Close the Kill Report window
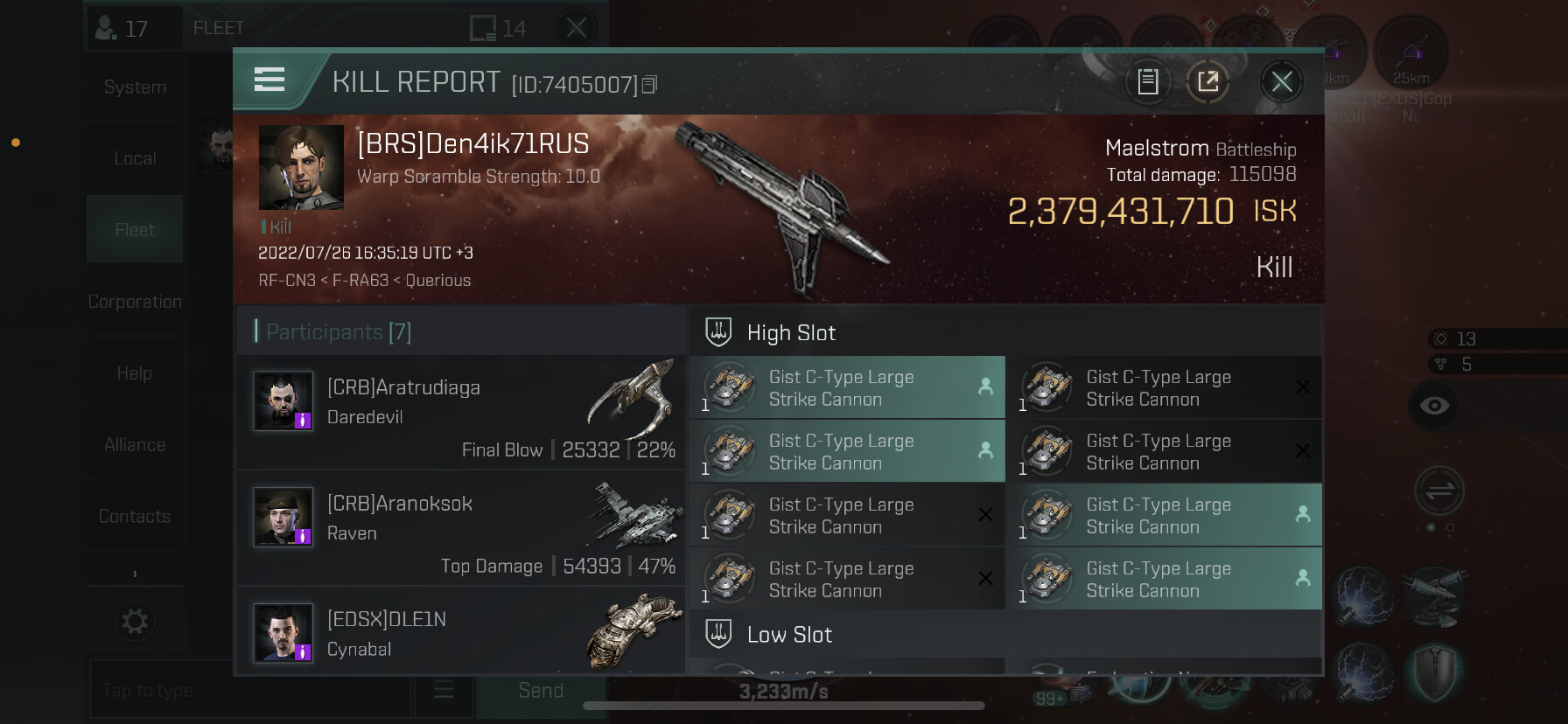This screenshot has width=1568, height=724. (1281, 82)
